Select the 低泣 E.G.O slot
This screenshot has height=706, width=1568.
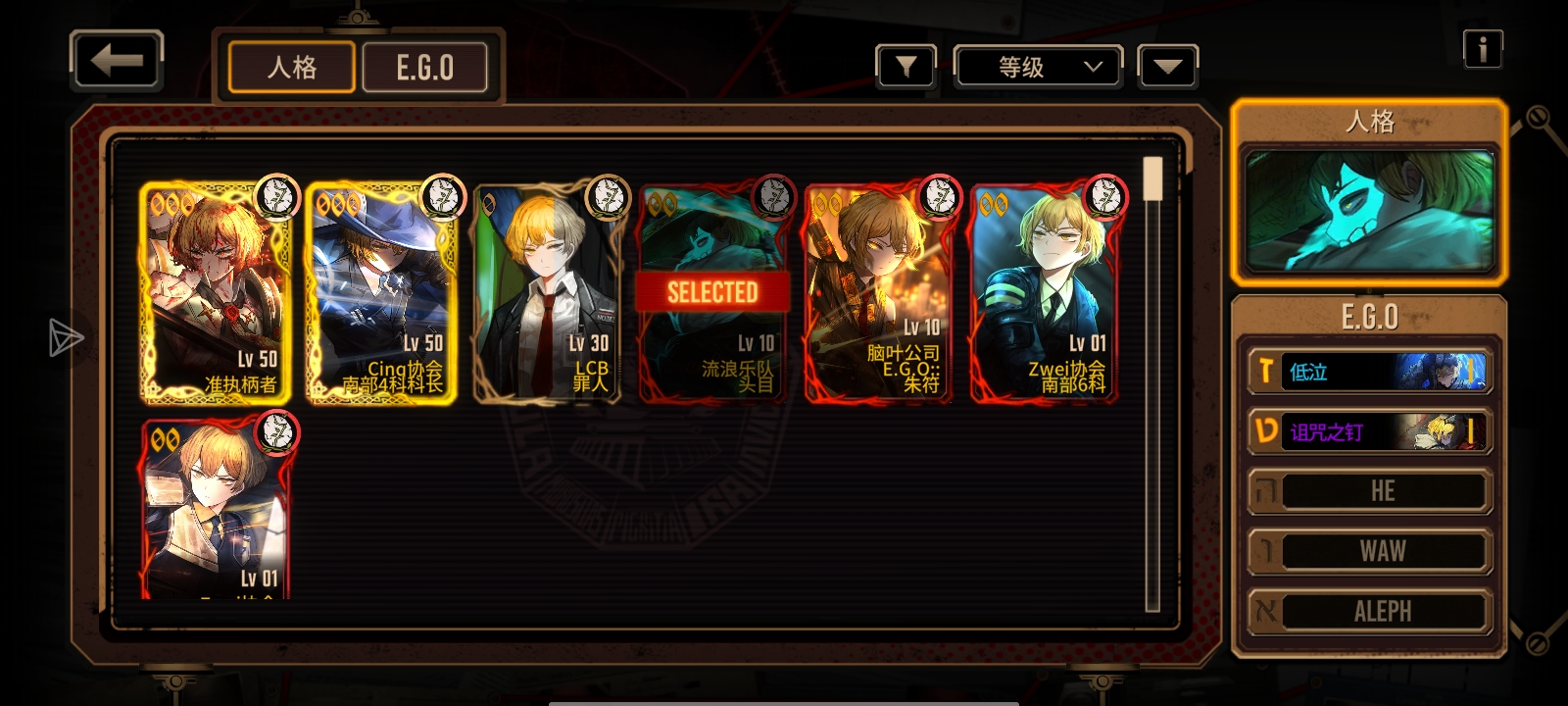click(x=1369, y=372)
